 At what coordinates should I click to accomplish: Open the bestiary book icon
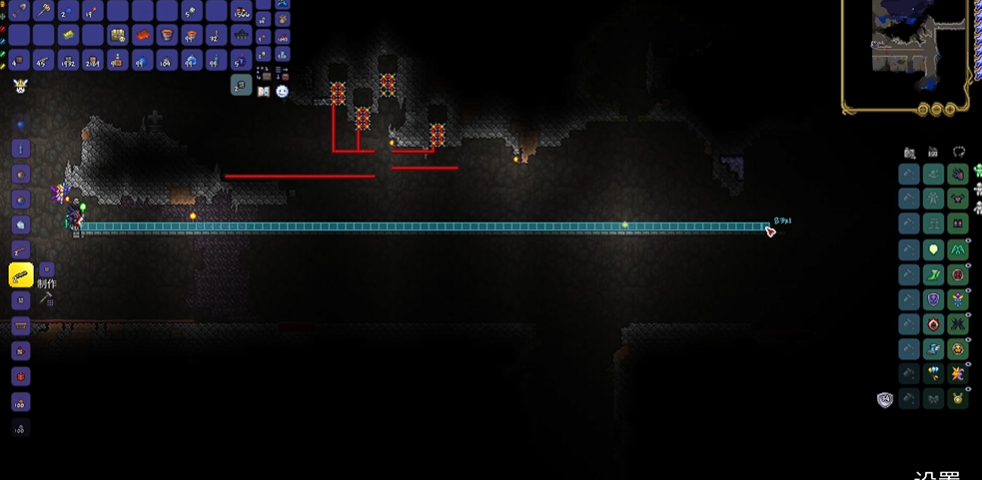pos(264,91)
